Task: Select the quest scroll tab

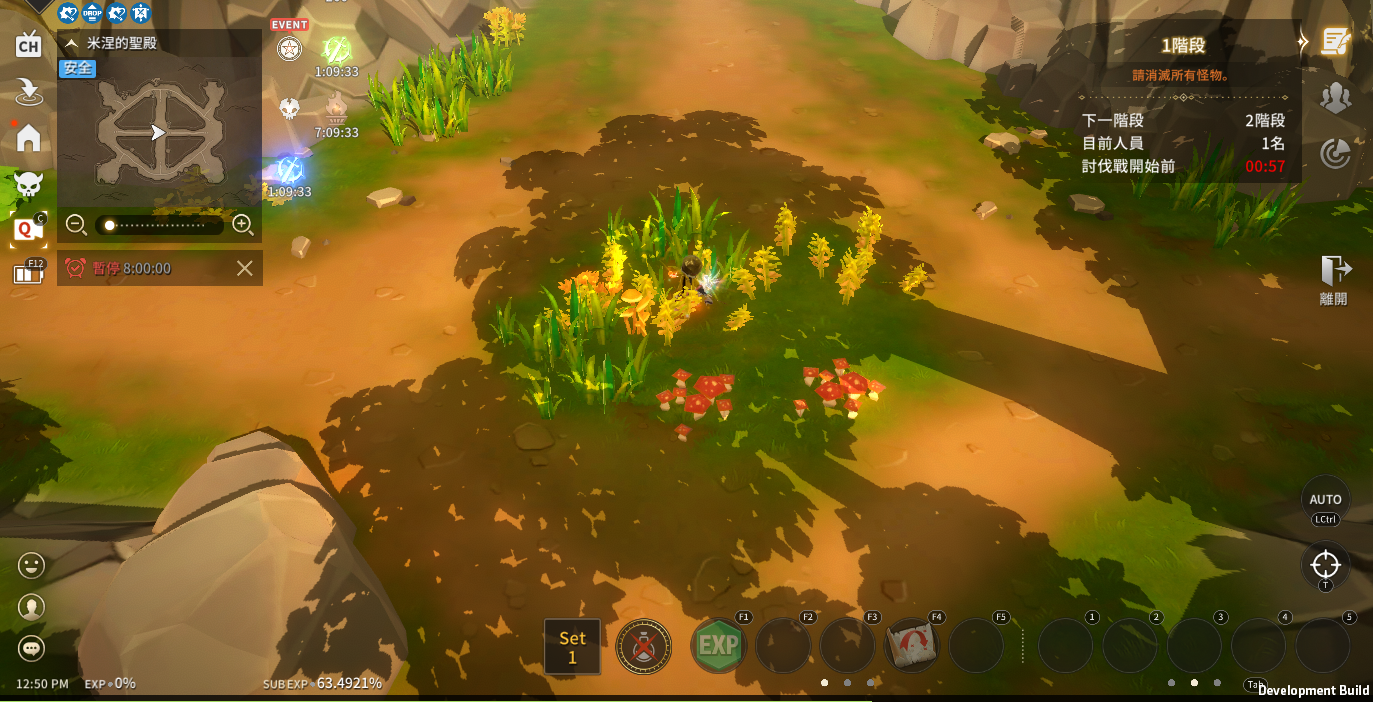Action: (x=1334, y=42)
